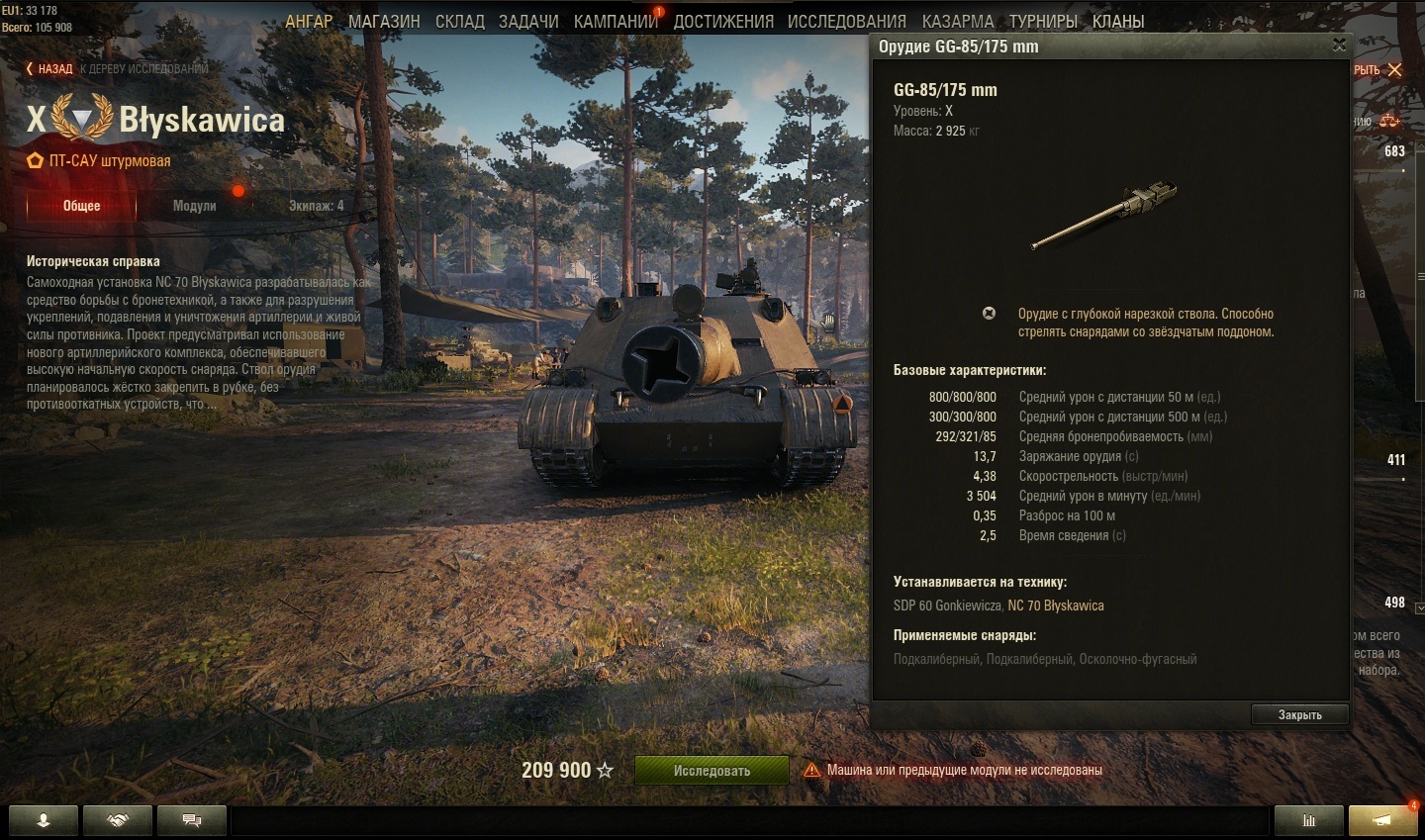The width and height of the screenshot is (1425, 840).
Task: Open the ТУРНИРЫ section
Action: [1043, 21]
